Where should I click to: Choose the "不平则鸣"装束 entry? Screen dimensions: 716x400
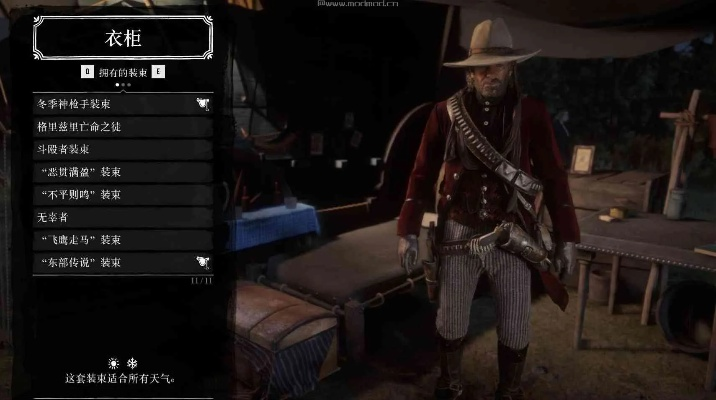122,194
